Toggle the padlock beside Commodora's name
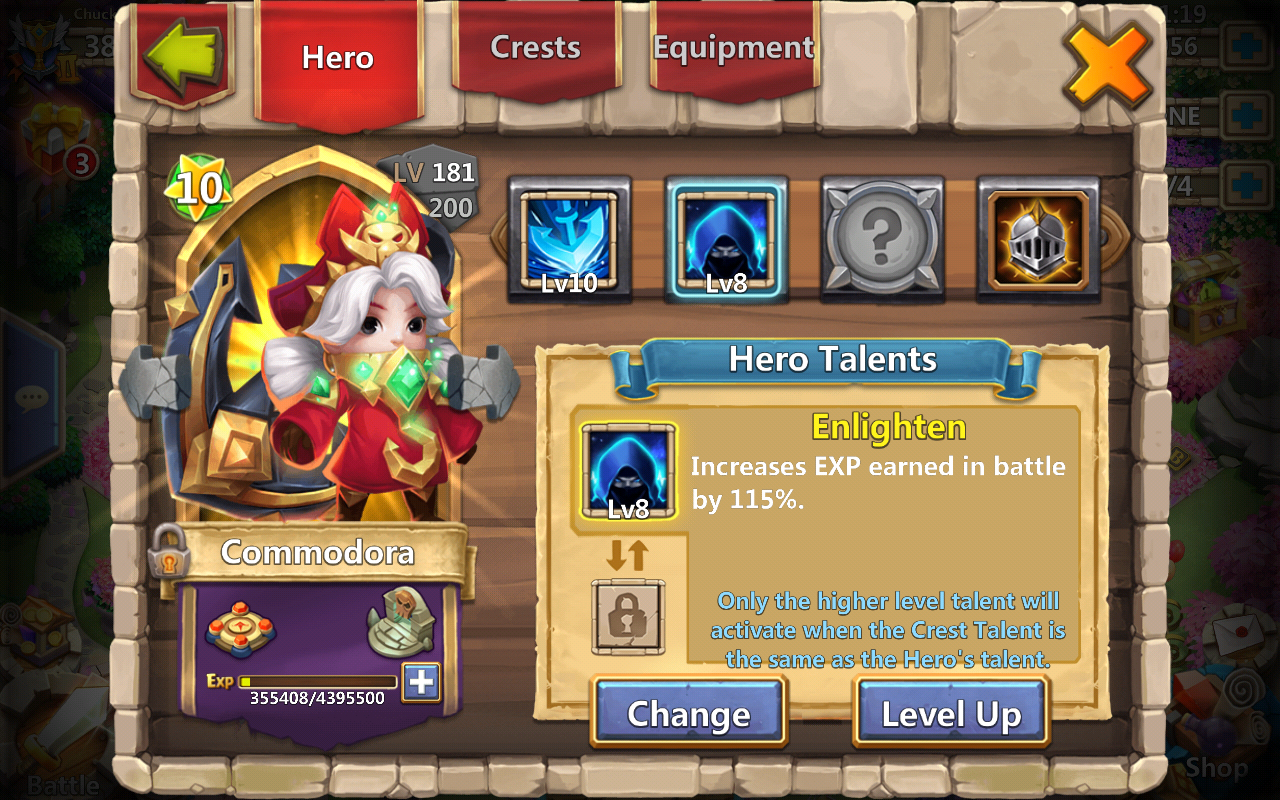 167,552
